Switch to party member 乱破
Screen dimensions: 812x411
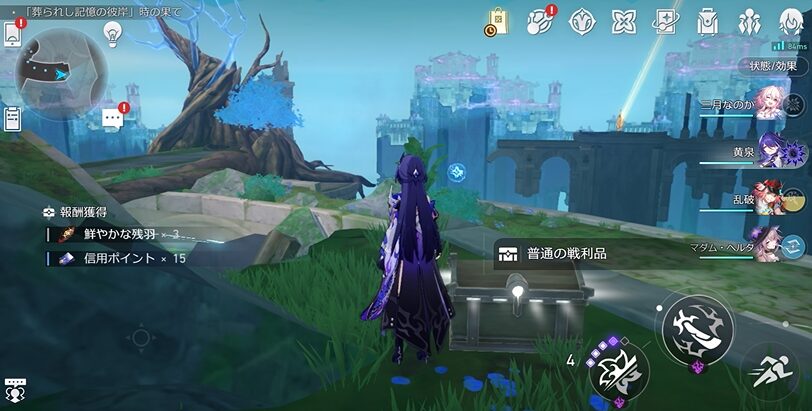772,198
